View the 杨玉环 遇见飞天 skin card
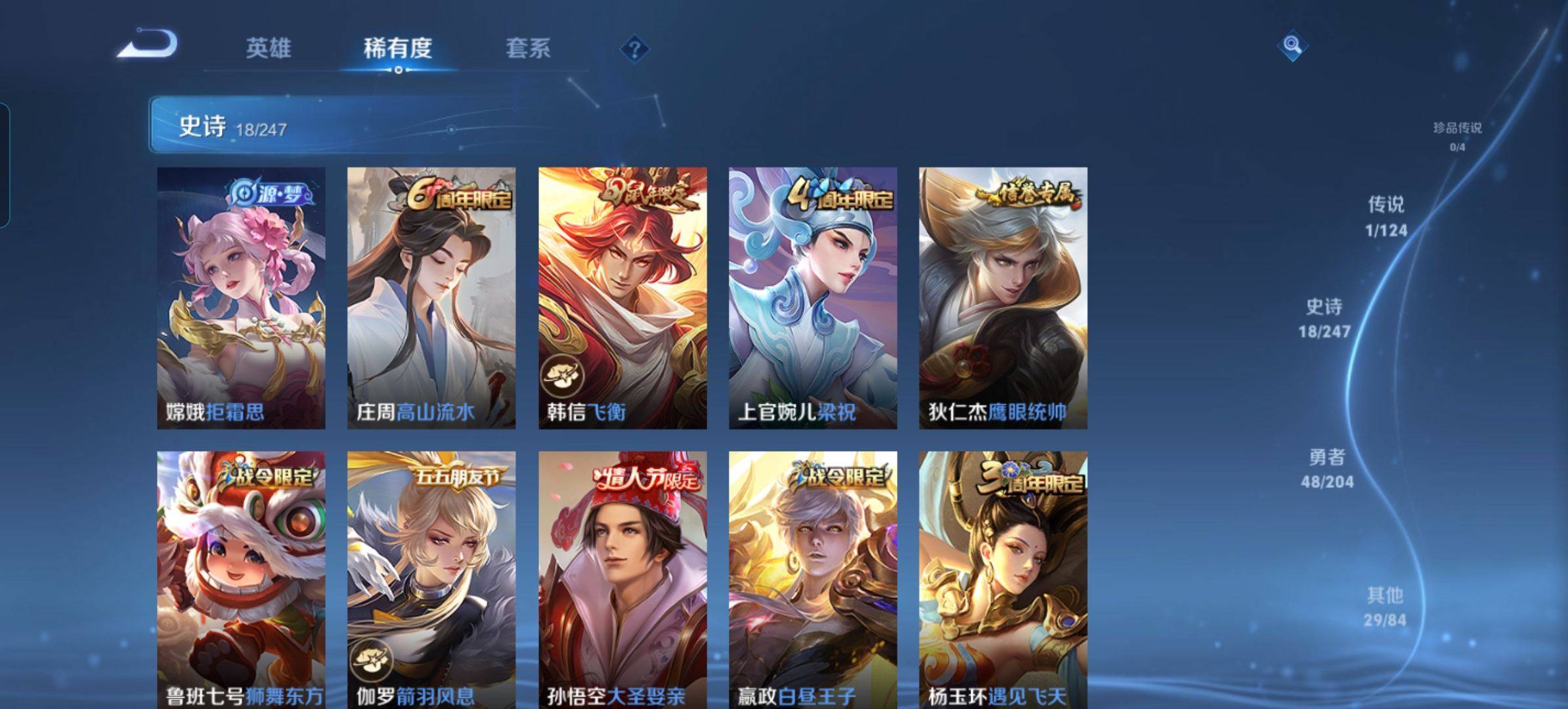 click(1003, 579)
